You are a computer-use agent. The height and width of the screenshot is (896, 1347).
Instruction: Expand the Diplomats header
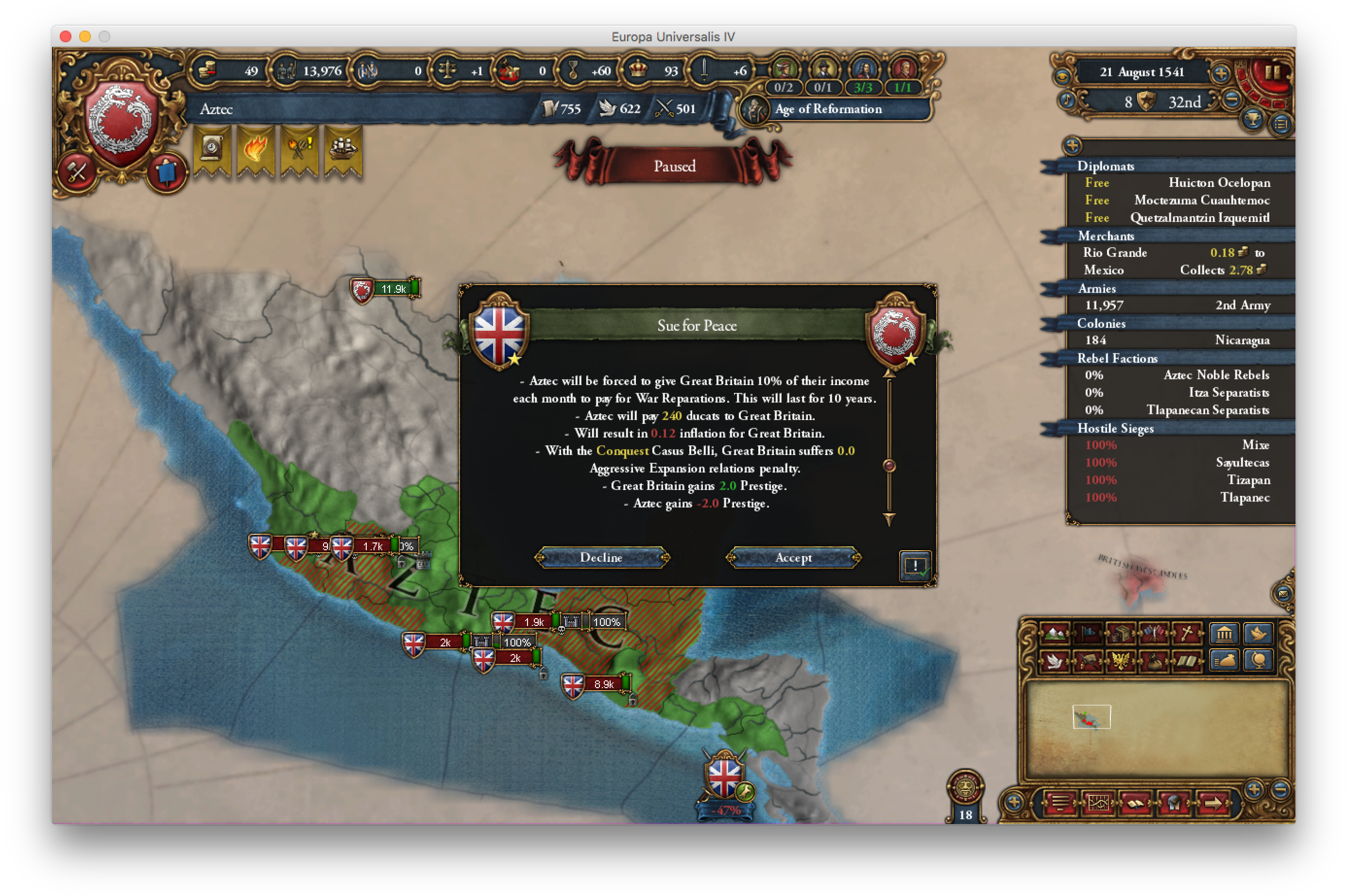click(1107, 166)
